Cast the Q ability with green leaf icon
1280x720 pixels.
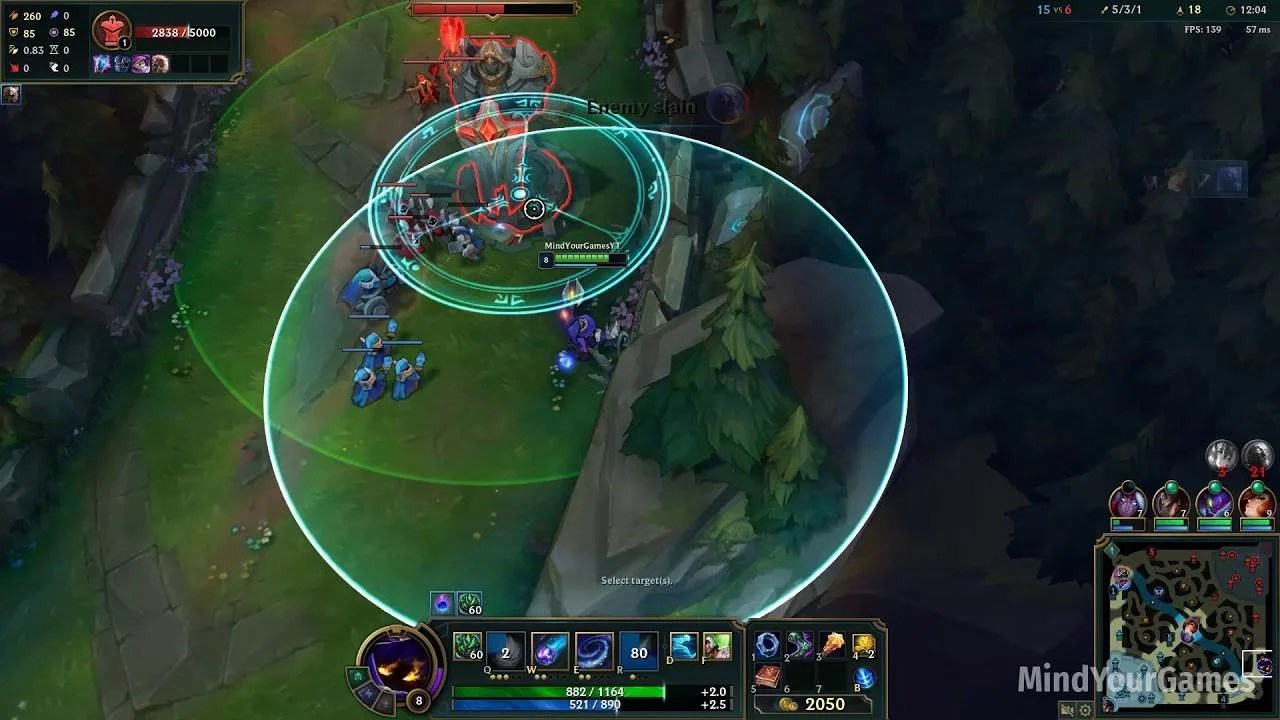coord(466,650)
